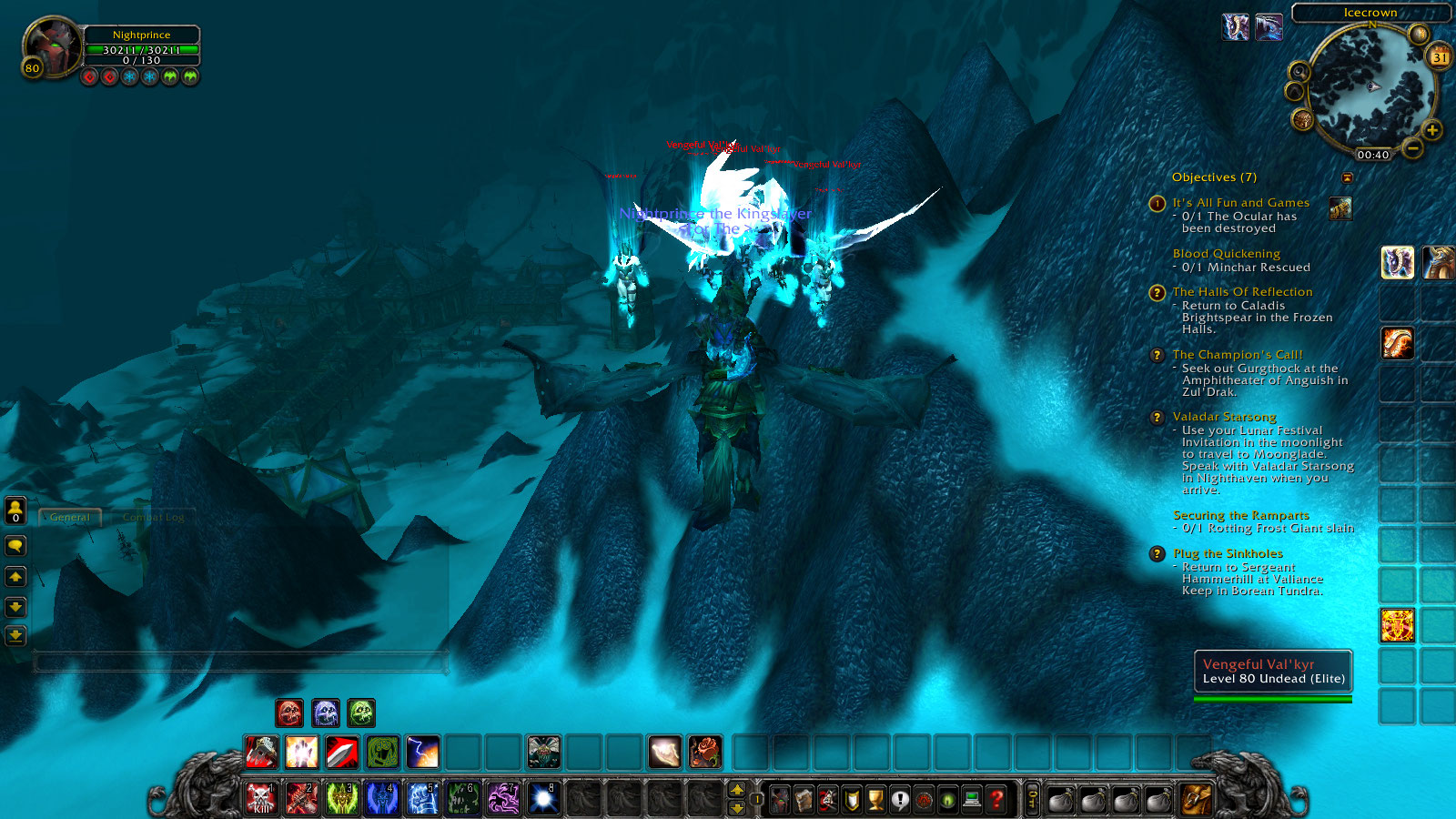This screenshot has height=819, width=1456.
Task: Select the General chat tab
Action: tap(68, 517)
